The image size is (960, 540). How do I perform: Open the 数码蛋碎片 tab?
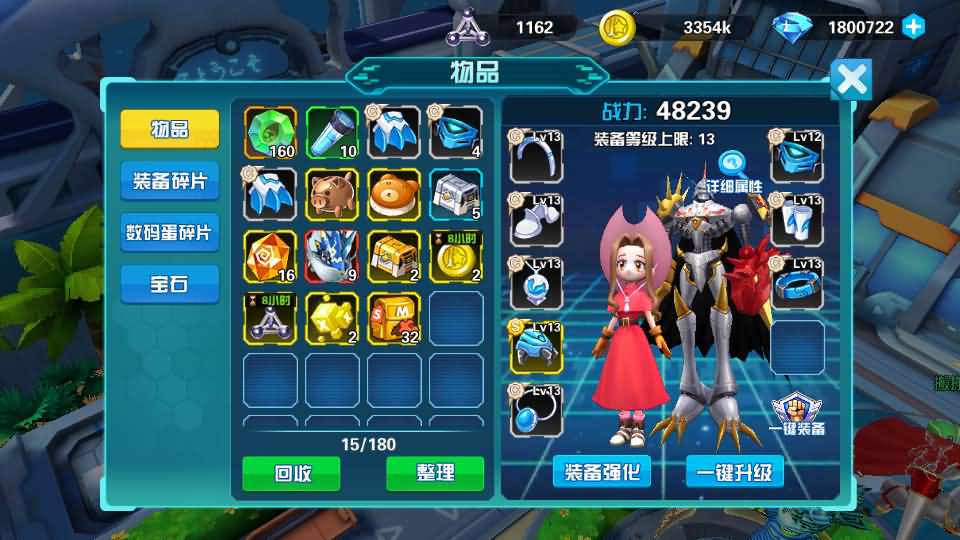click(x=170, y=233)
